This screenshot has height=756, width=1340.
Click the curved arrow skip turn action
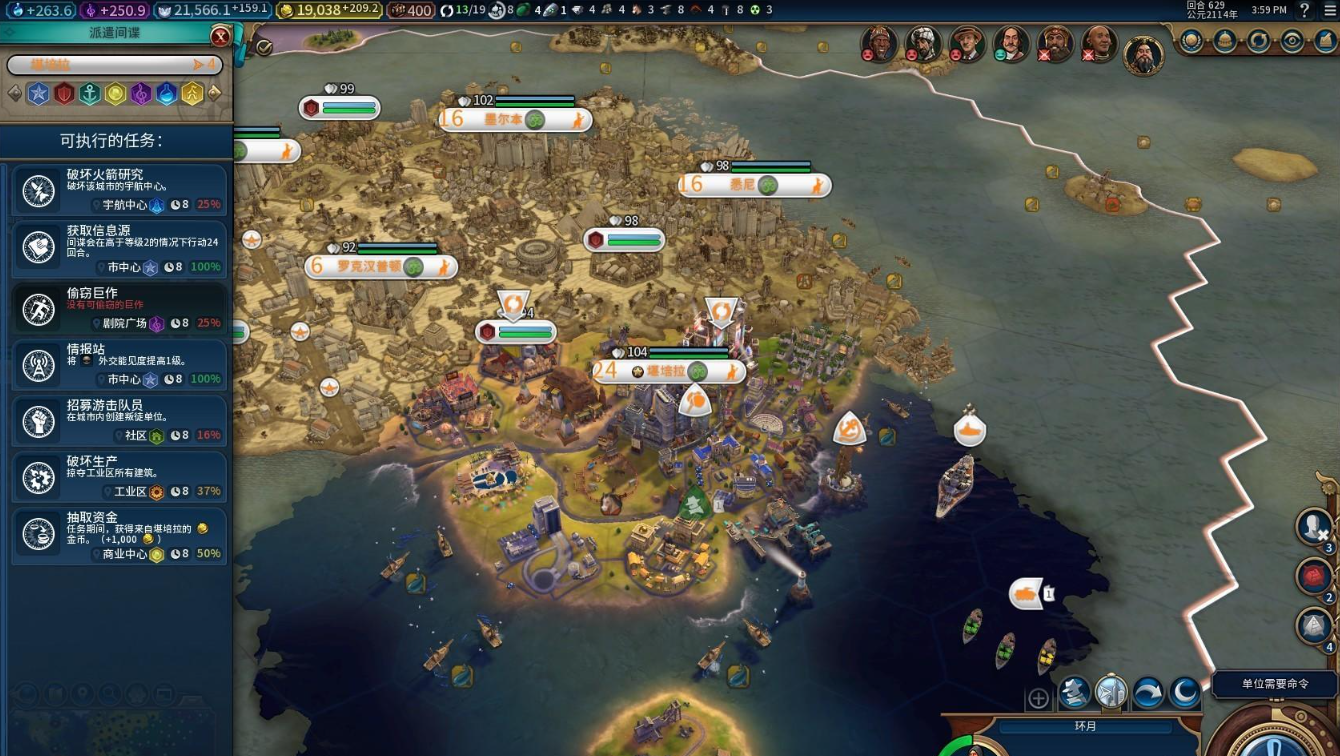(x=1148, y=692)
